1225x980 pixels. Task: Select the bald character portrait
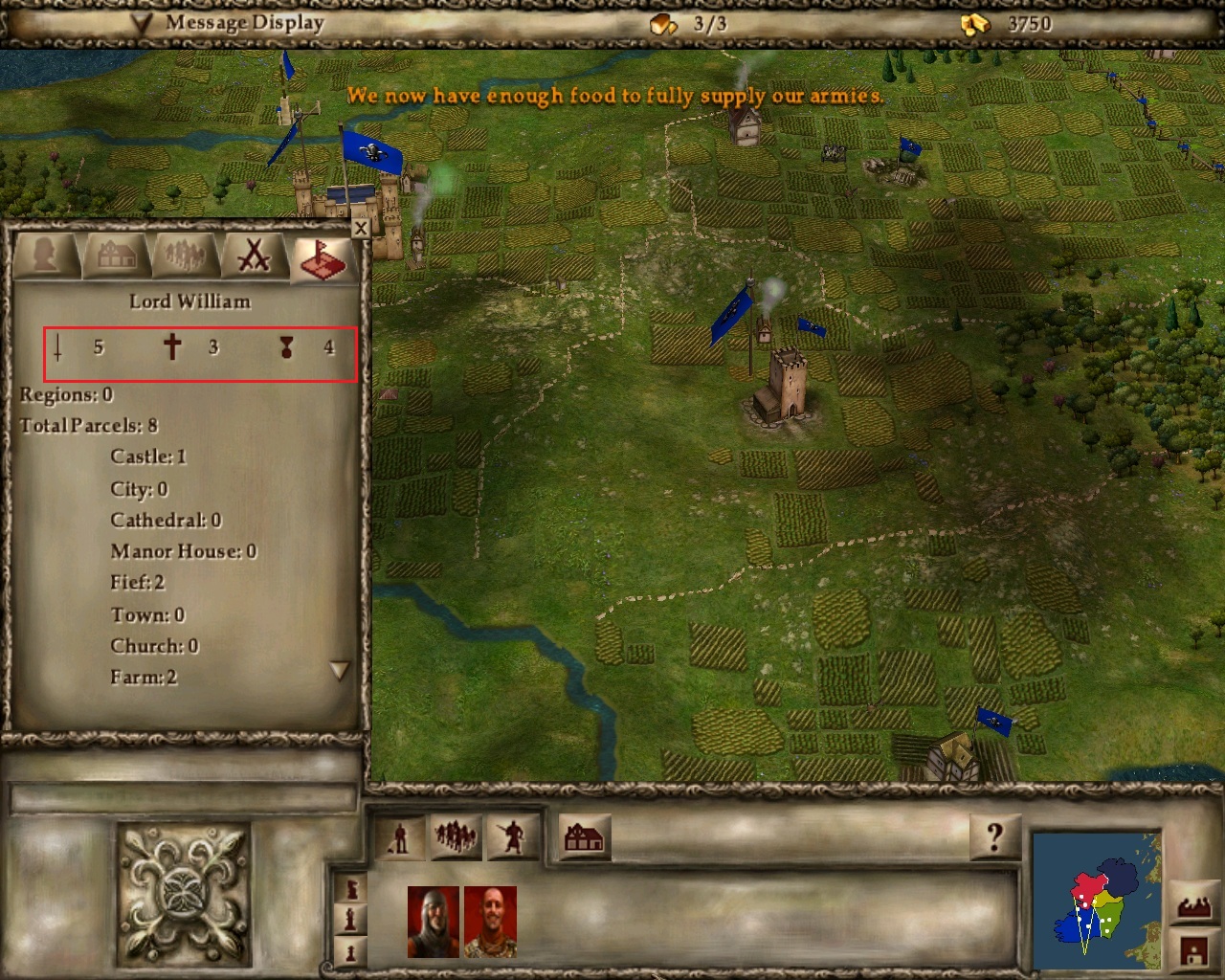490,922
